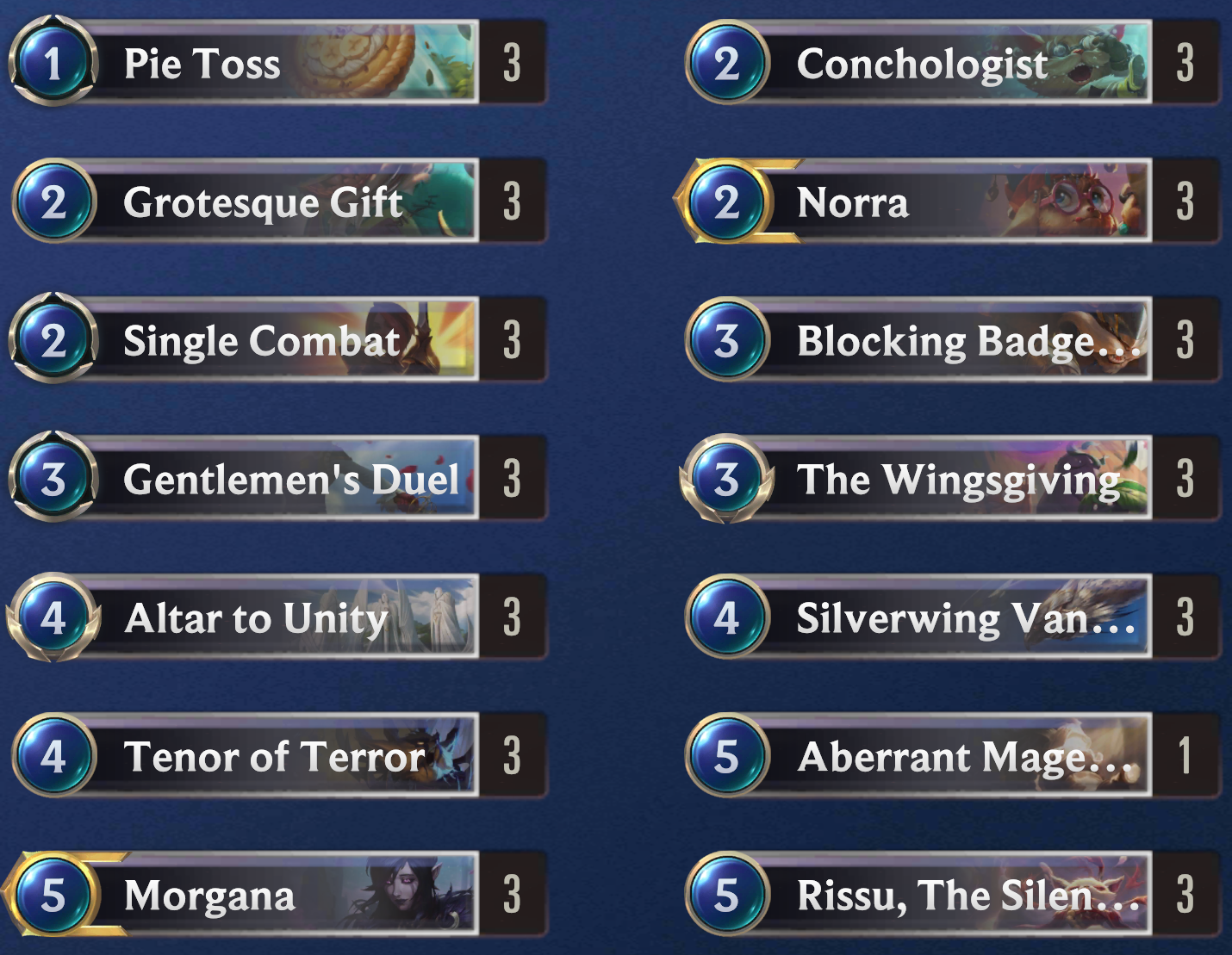Click the mana gem on Tenor of Terror
1232x955 pixels.
click(53, 756)
